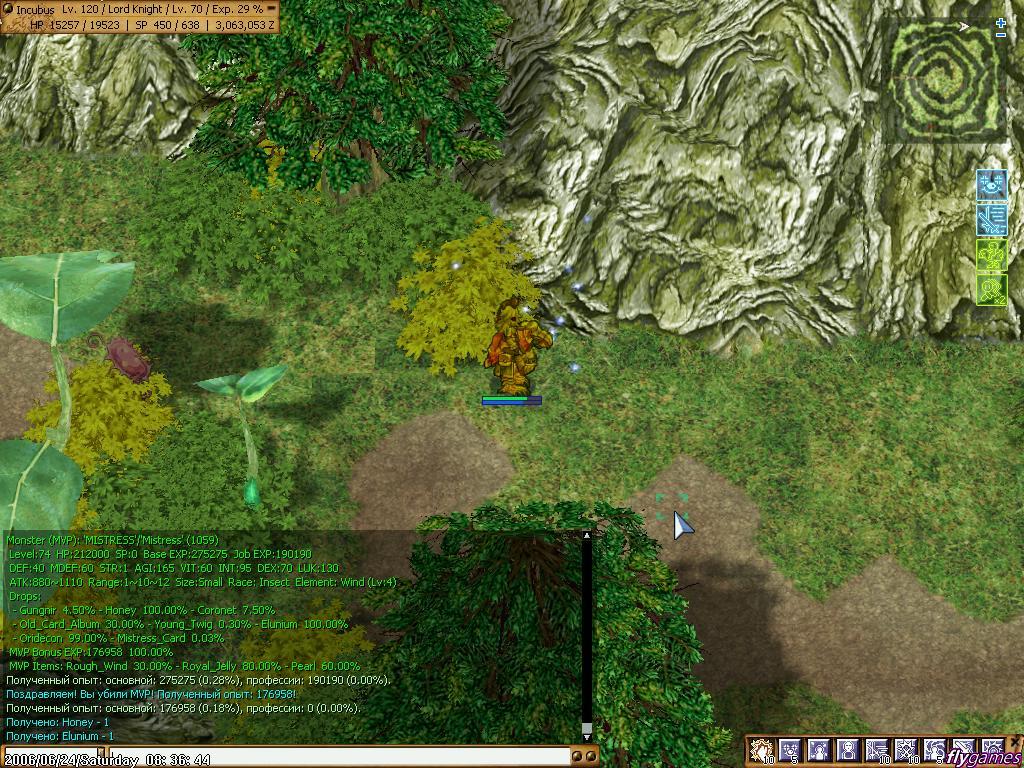Select the blue sword status icon

[x=991, y=219]
